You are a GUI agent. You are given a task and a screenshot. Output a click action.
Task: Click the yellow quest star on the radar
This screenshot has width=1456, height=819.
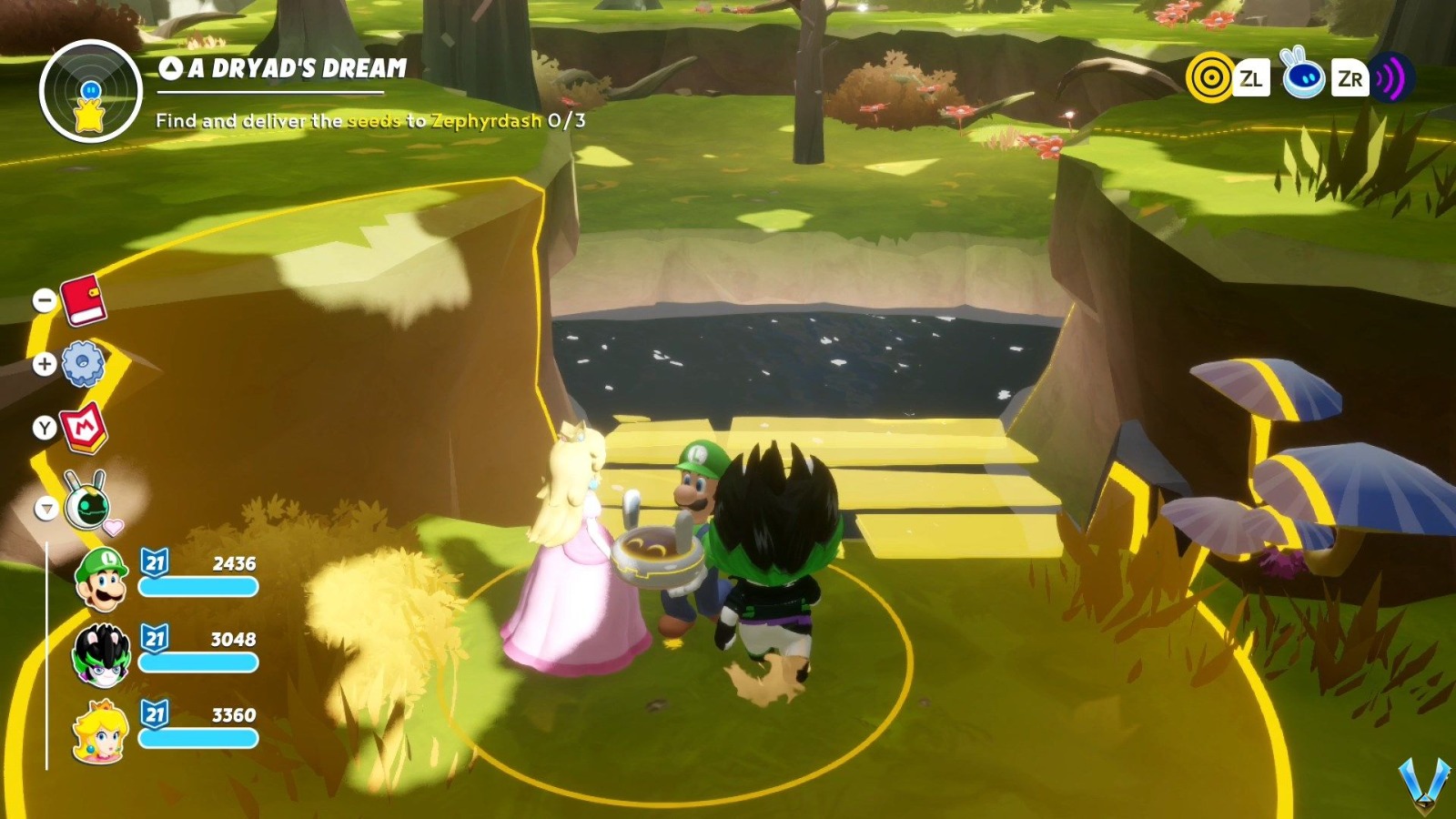86,115
